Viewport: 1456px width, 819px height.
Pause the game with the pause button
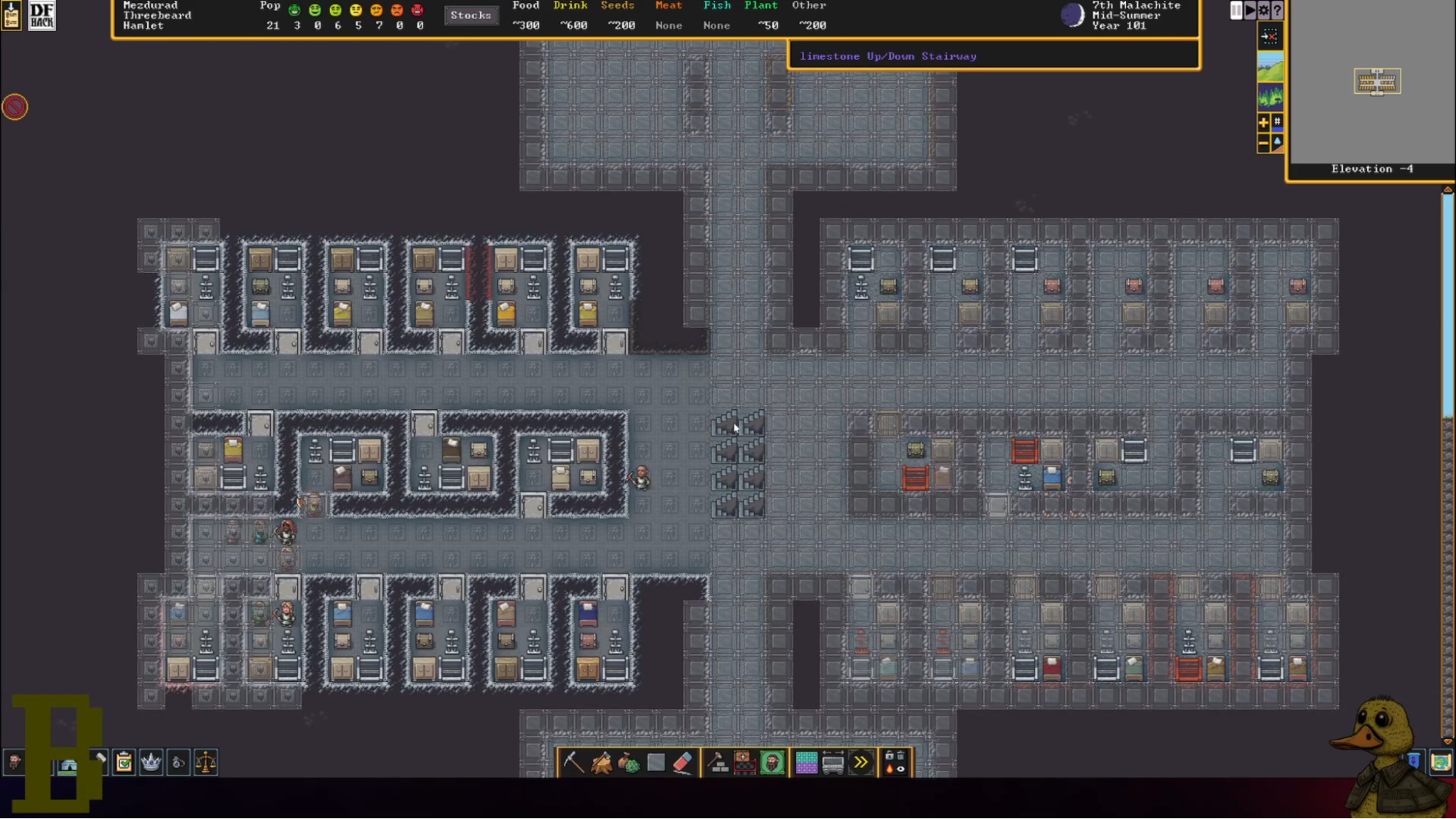1236,10
